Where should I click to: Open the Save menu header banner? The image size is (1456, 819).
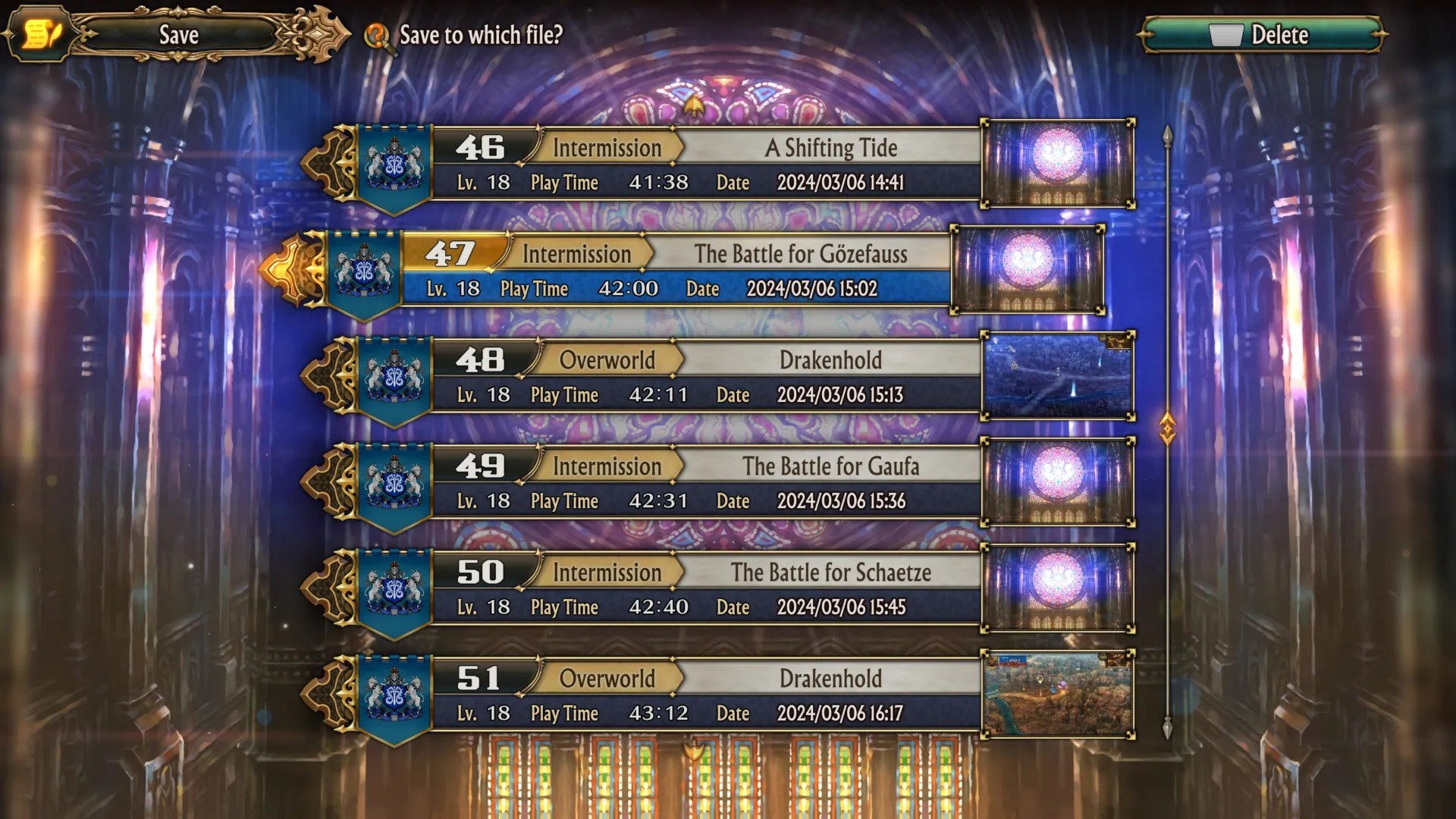coord(178,34)
